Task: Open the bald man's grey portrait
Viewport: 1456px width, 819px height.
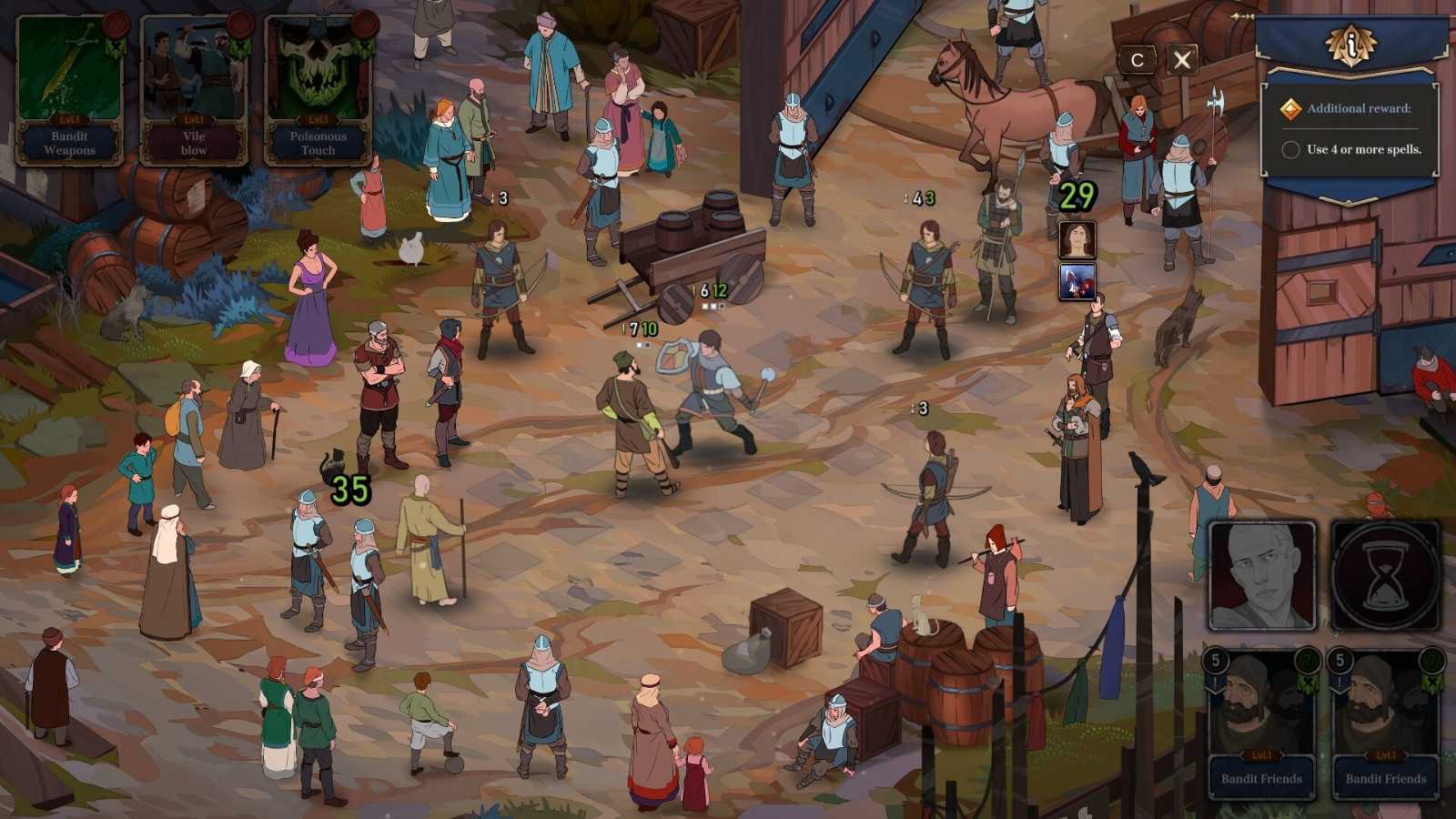Action: click(1262, 575)
